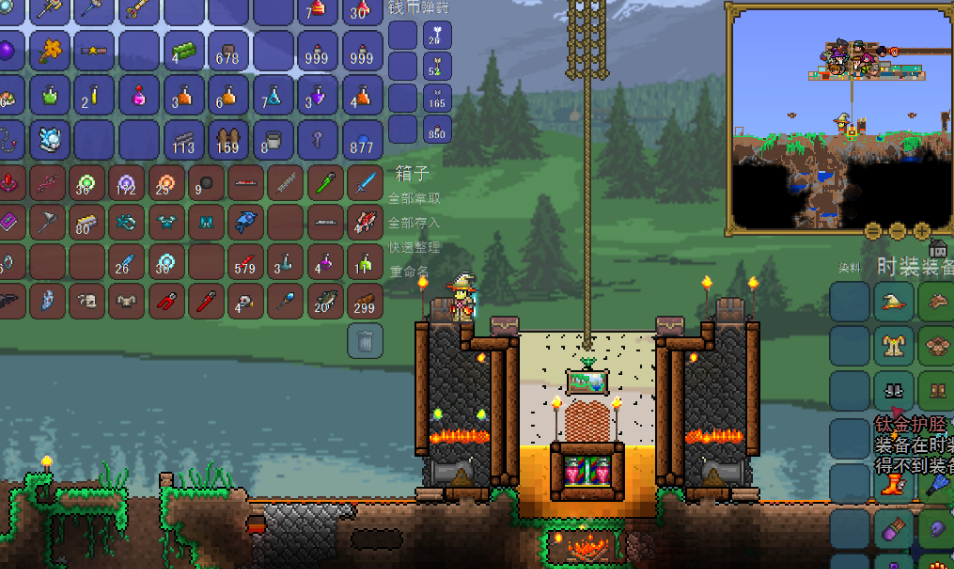Pick the yellow robe vanity slot
Image resolution: width=954 pixels, height=569 pixels.
pos(894,347)
